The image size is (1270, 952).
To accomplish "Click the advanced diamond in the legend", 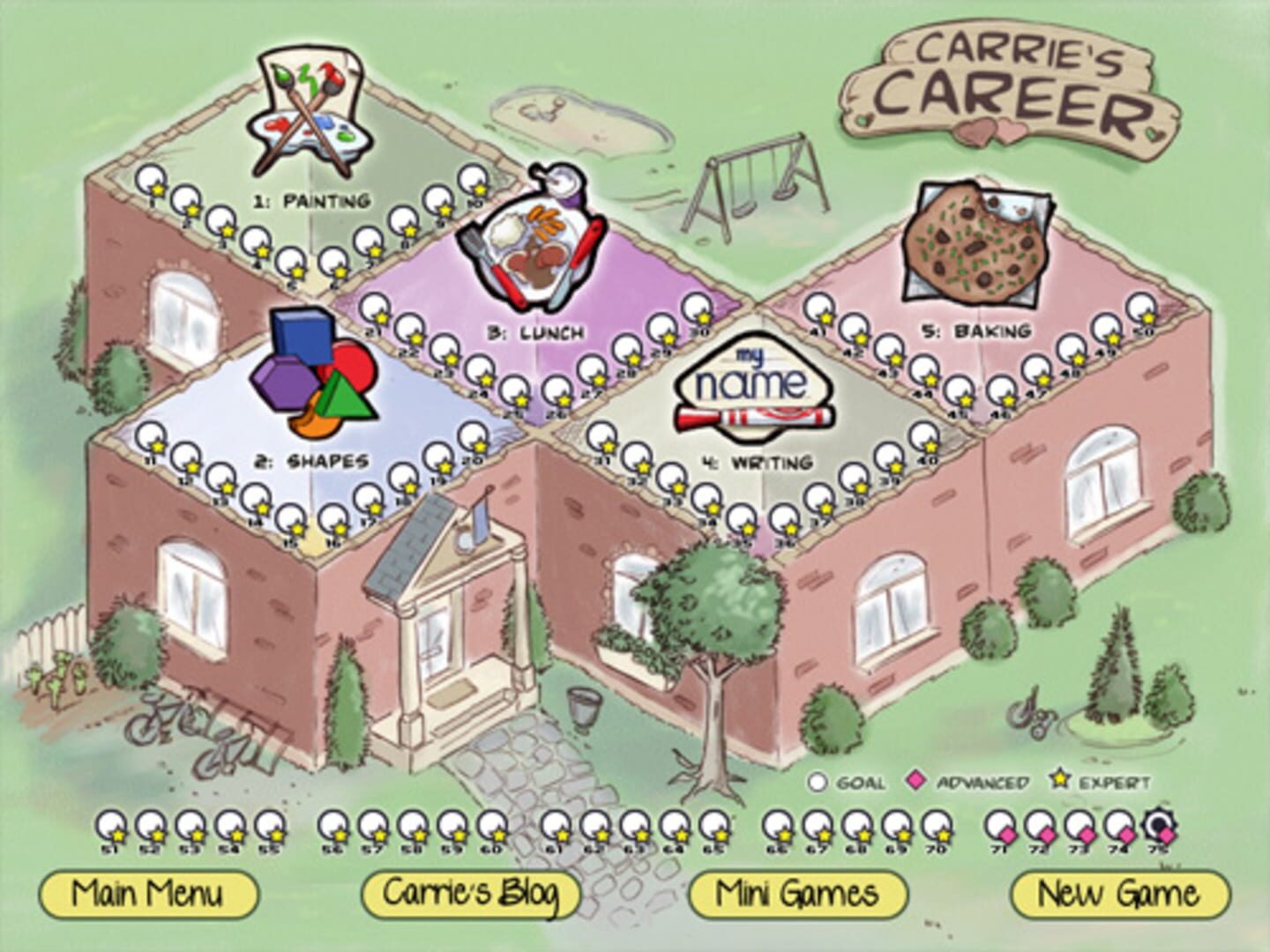I will [x=917, y=779].
